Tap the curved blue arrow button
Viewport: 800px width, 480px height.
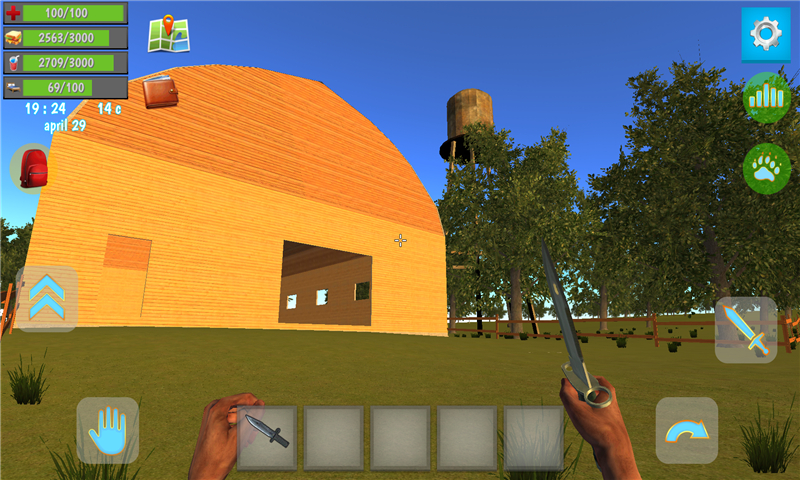tap(687, 430)
